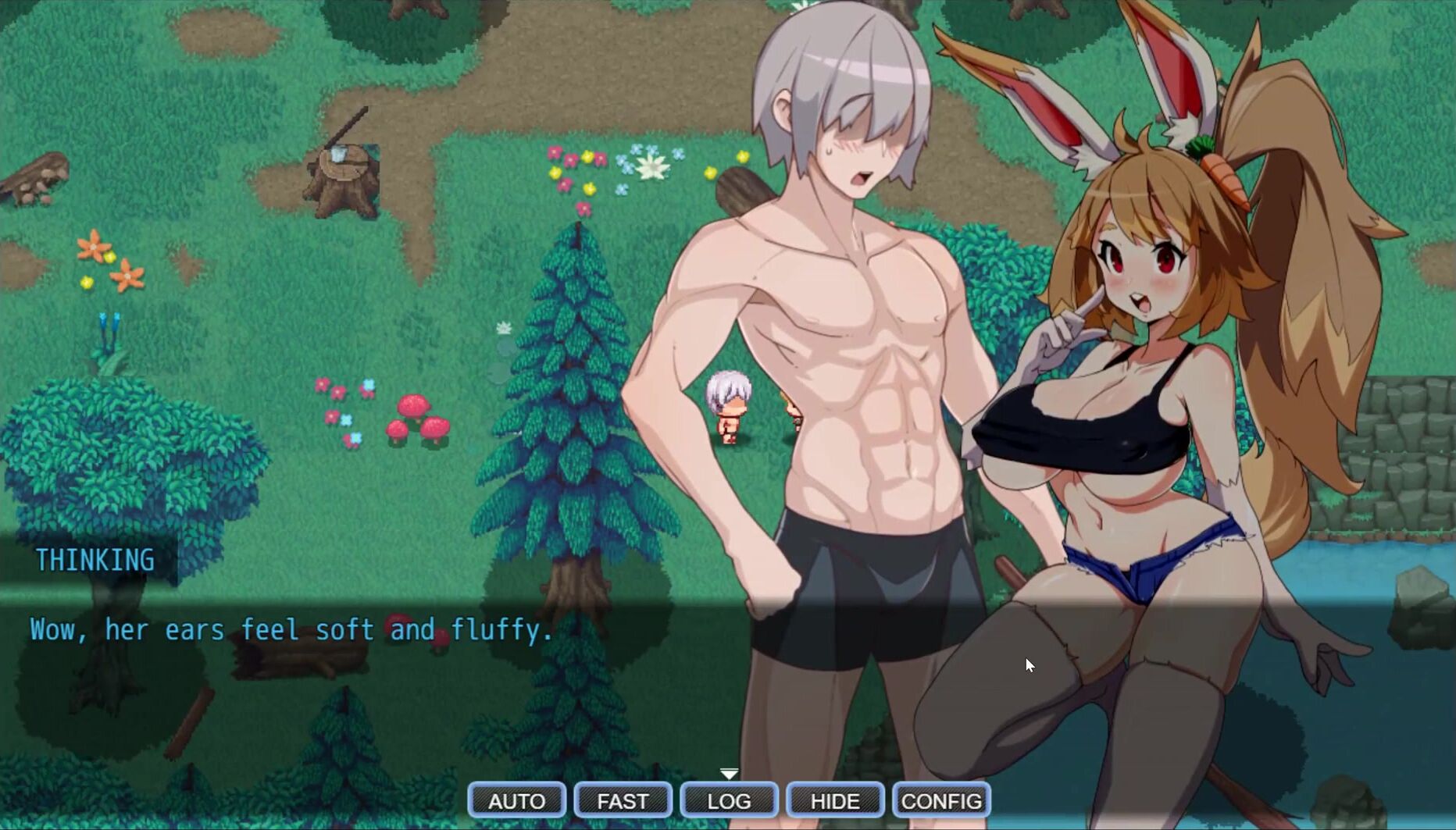The image size is (1456, 830).
Task: Enable AUTO dialogue advance
Action: pos(516,800)
